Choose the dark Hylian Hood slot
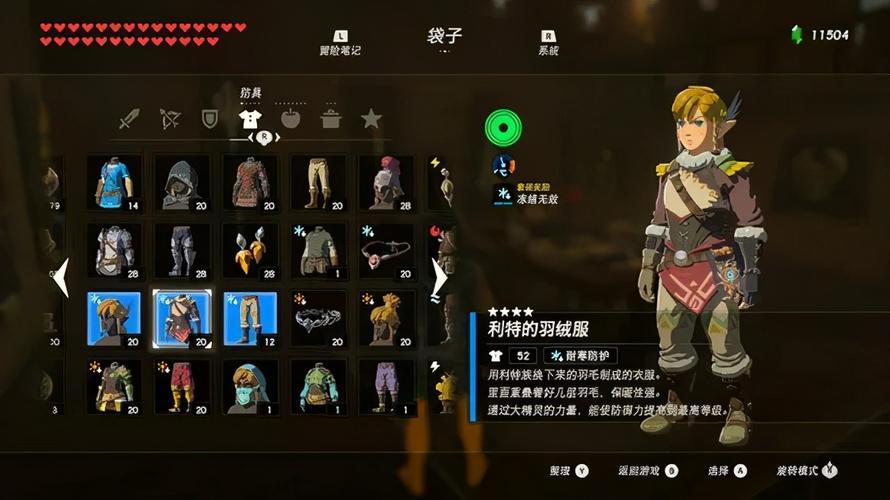This screenshot has width=890, height=500. (182, 182)
